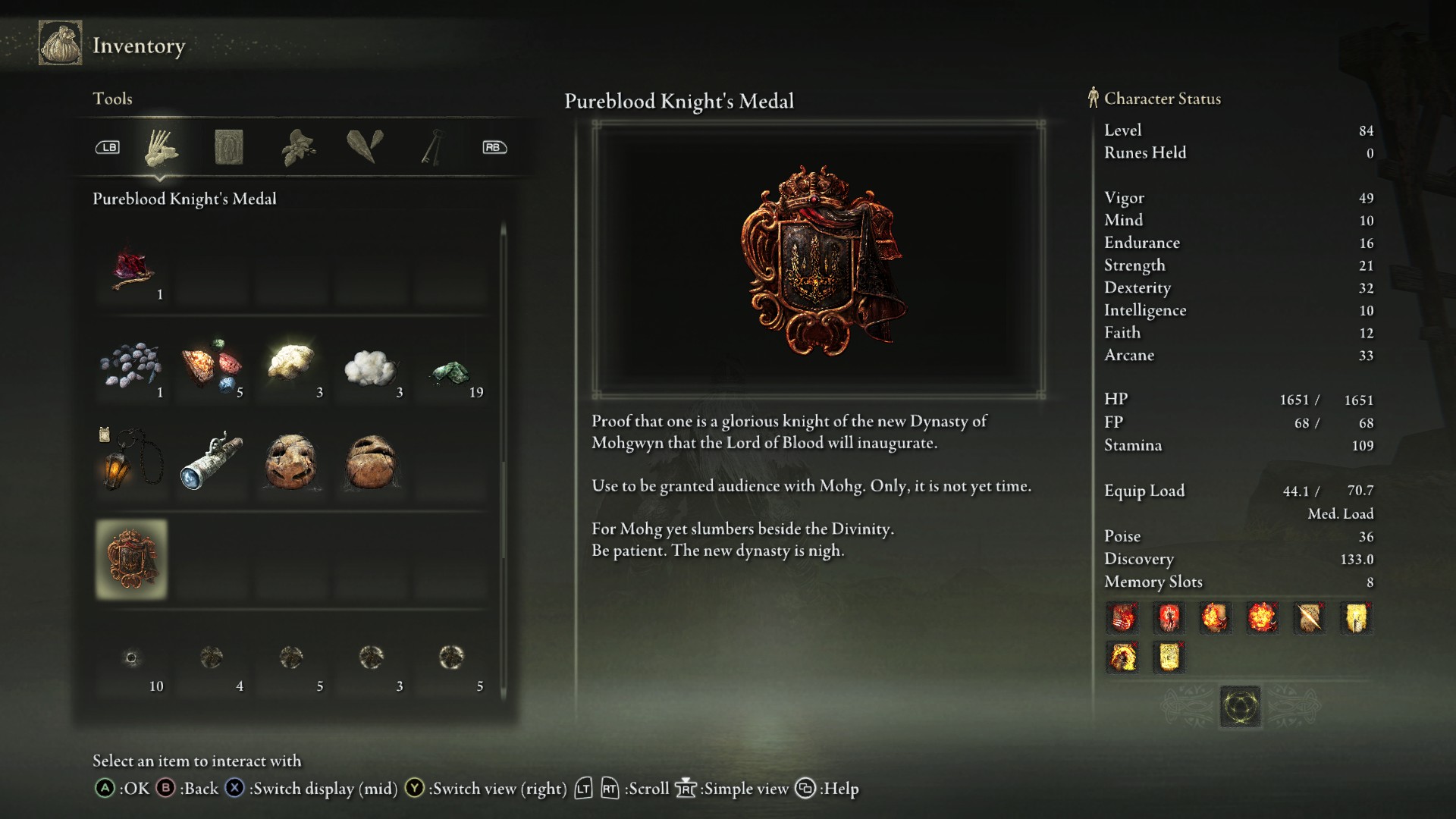
Task: Switch to the flower crafting materials tab
Action: pyautogui.click(x=298, y=147)
